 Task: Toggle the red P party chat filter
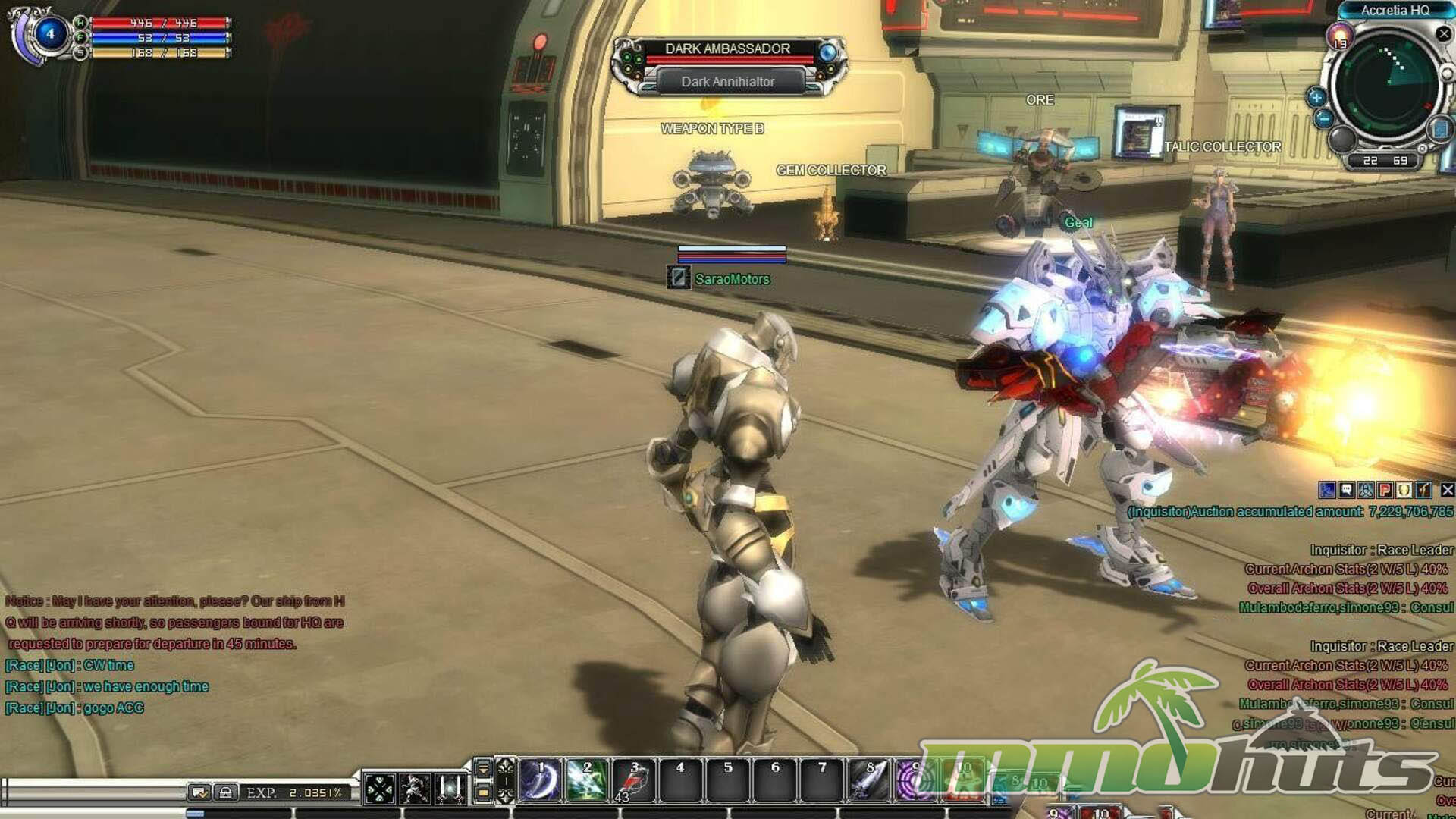1385,491
